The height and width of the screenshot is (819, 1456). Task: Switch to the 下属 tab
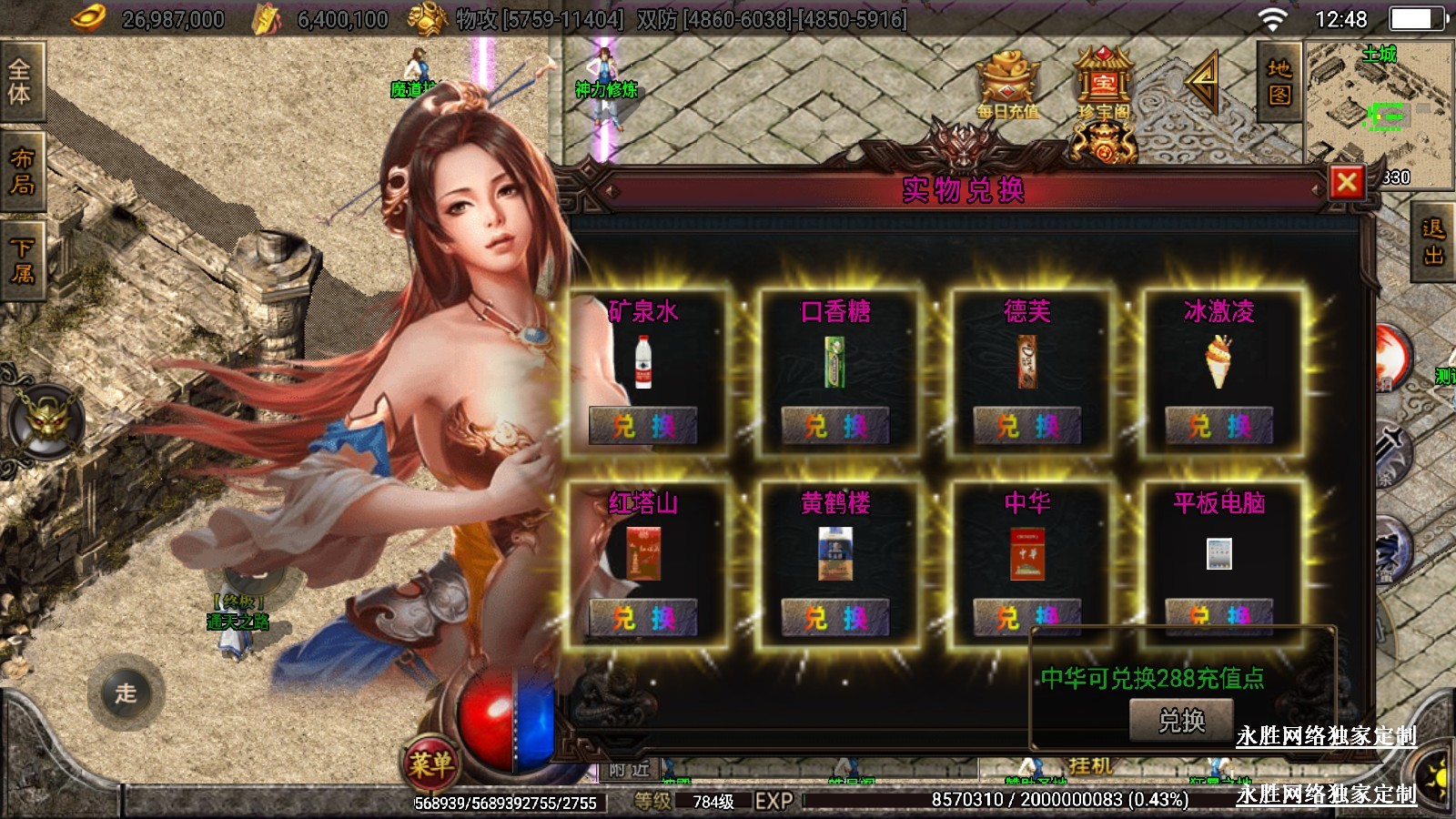(x=20, y=260)
